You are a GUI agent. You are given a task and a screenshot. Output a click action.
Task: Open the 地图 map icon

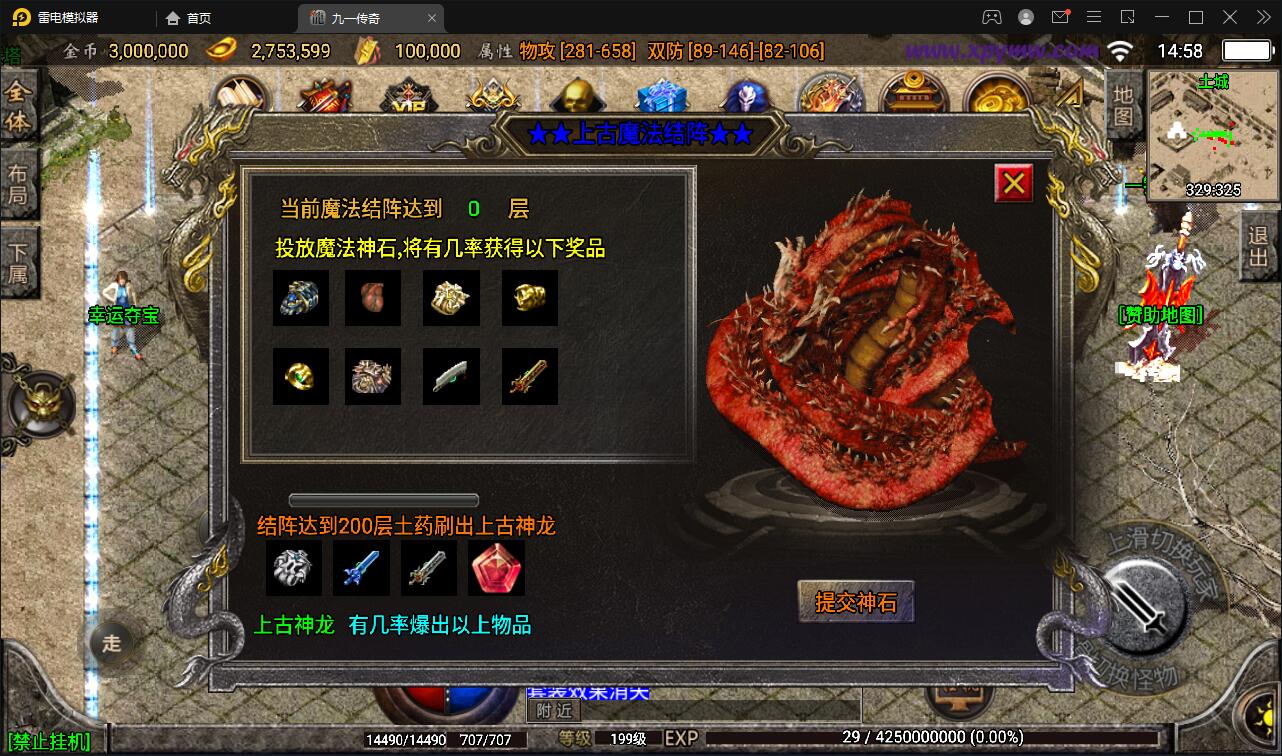(1122, 103)
